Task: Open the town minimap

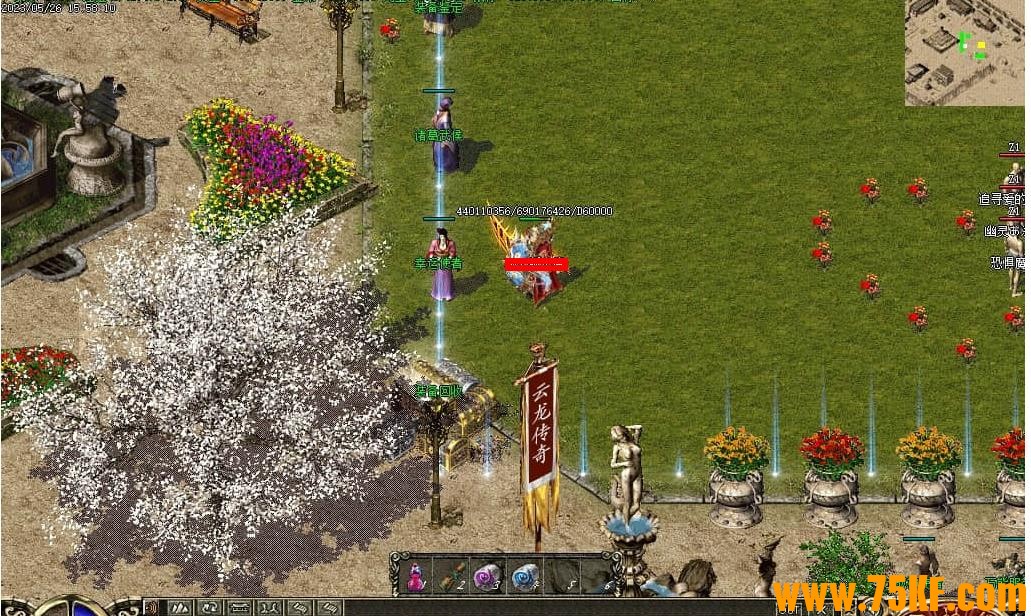Action: point(964,51)
